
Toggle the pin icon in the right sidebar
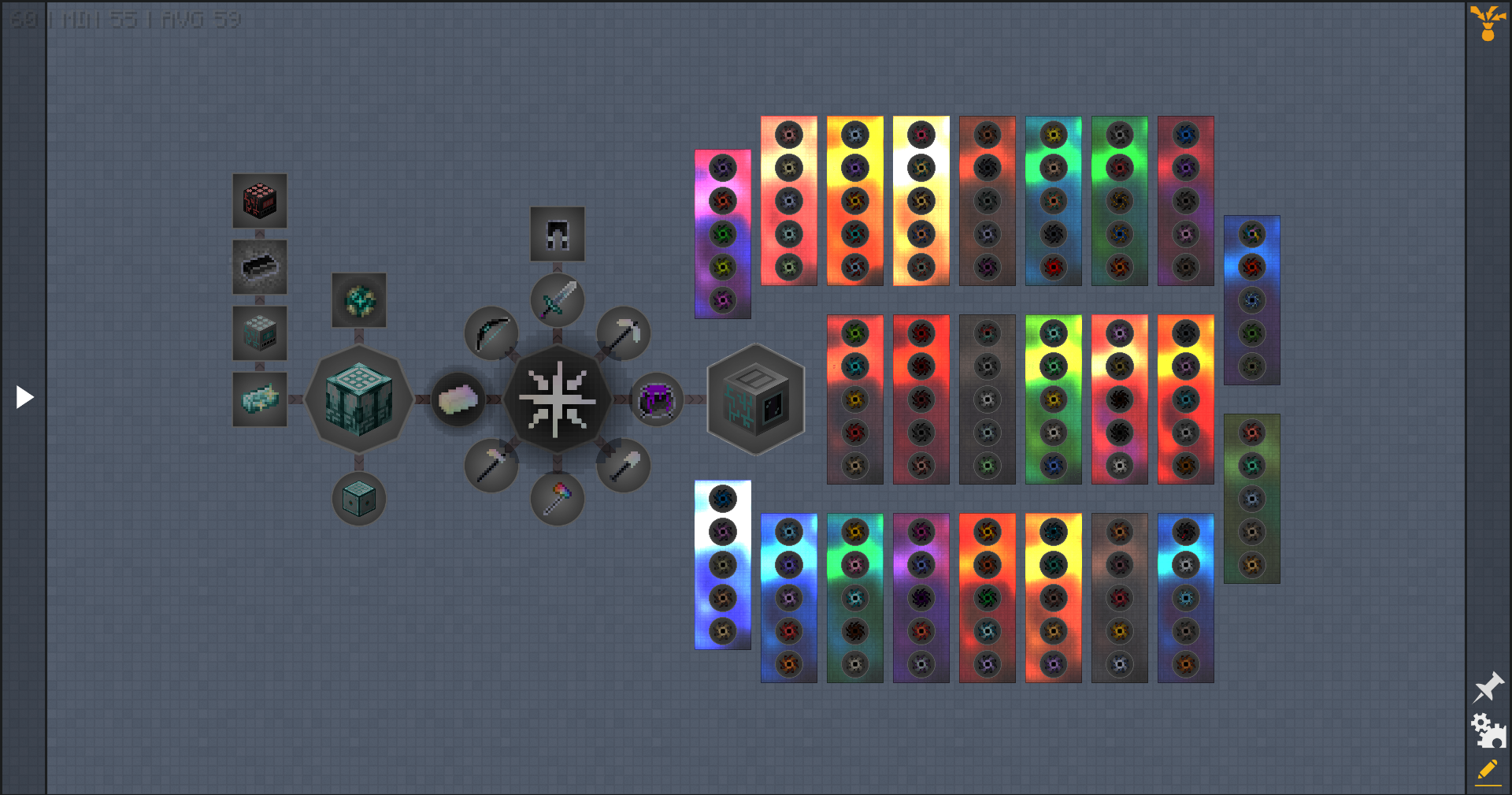pos(1489,687)
